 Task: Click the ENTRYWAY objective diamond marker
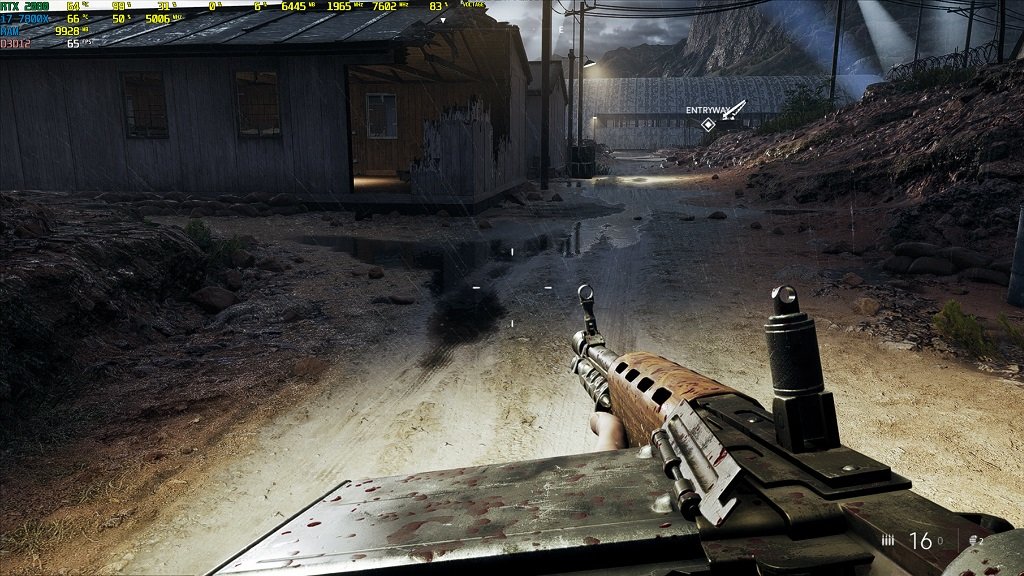pyautogui.click(x=708, y=124)
